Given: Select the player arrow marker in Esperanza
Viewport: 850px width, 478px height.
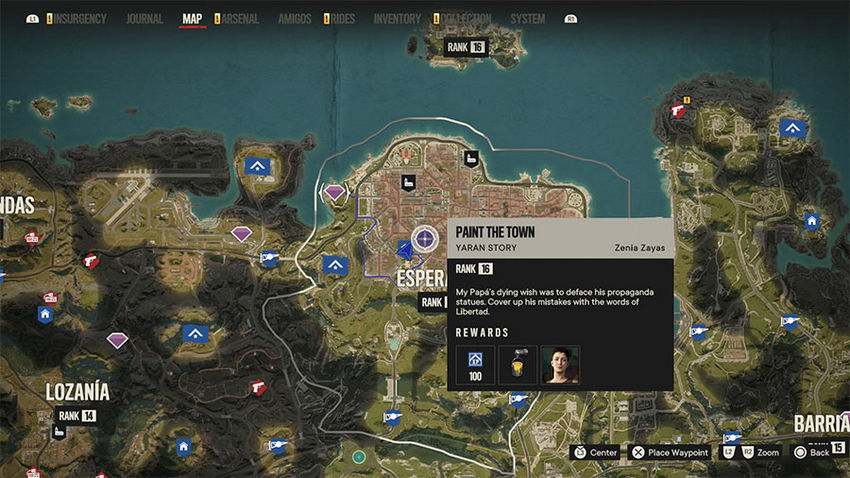Looking at the screenshot, I should (403, 248).
